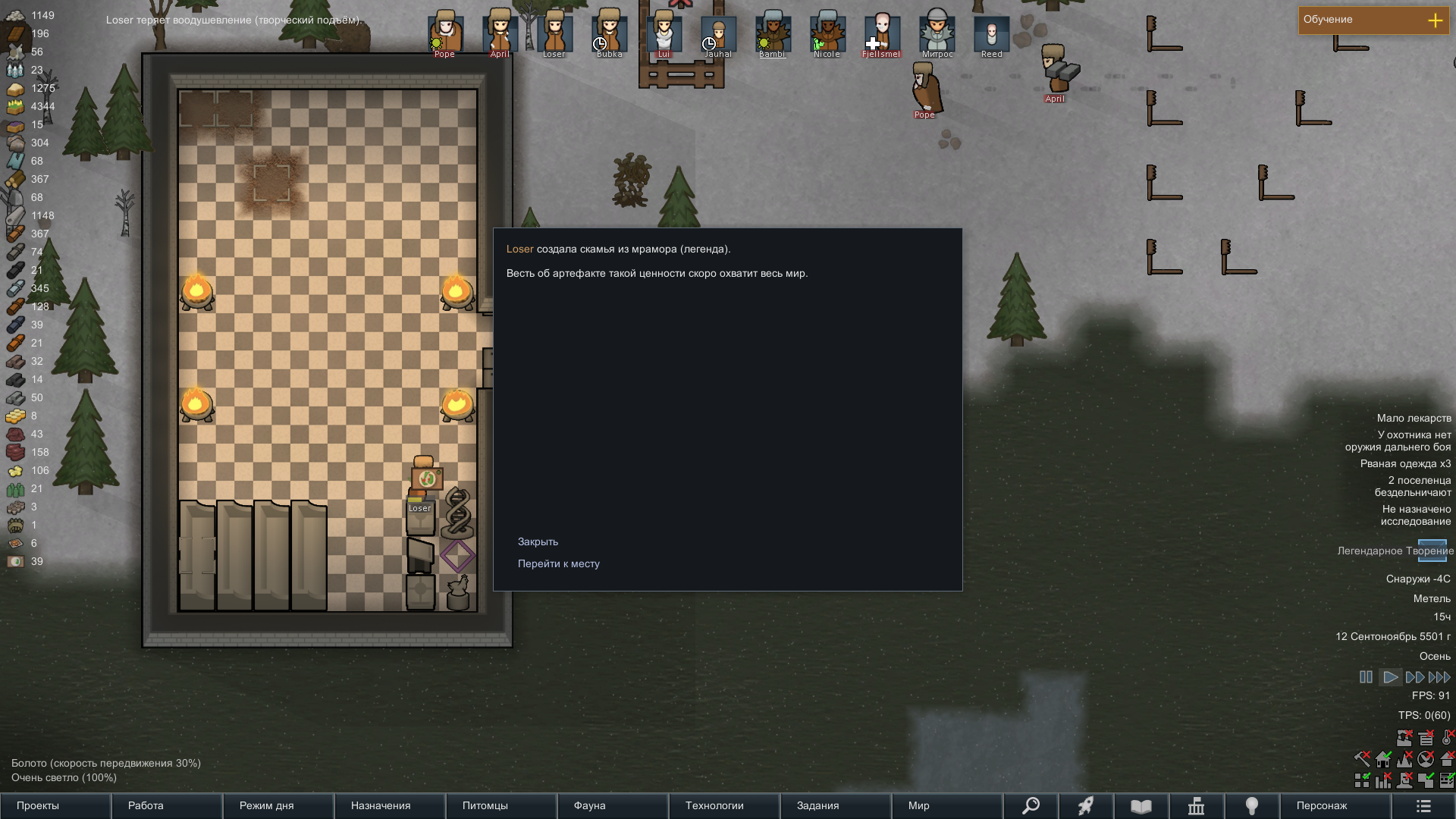Choose 'Перейти к месту' in the dialog

point(558,563)
